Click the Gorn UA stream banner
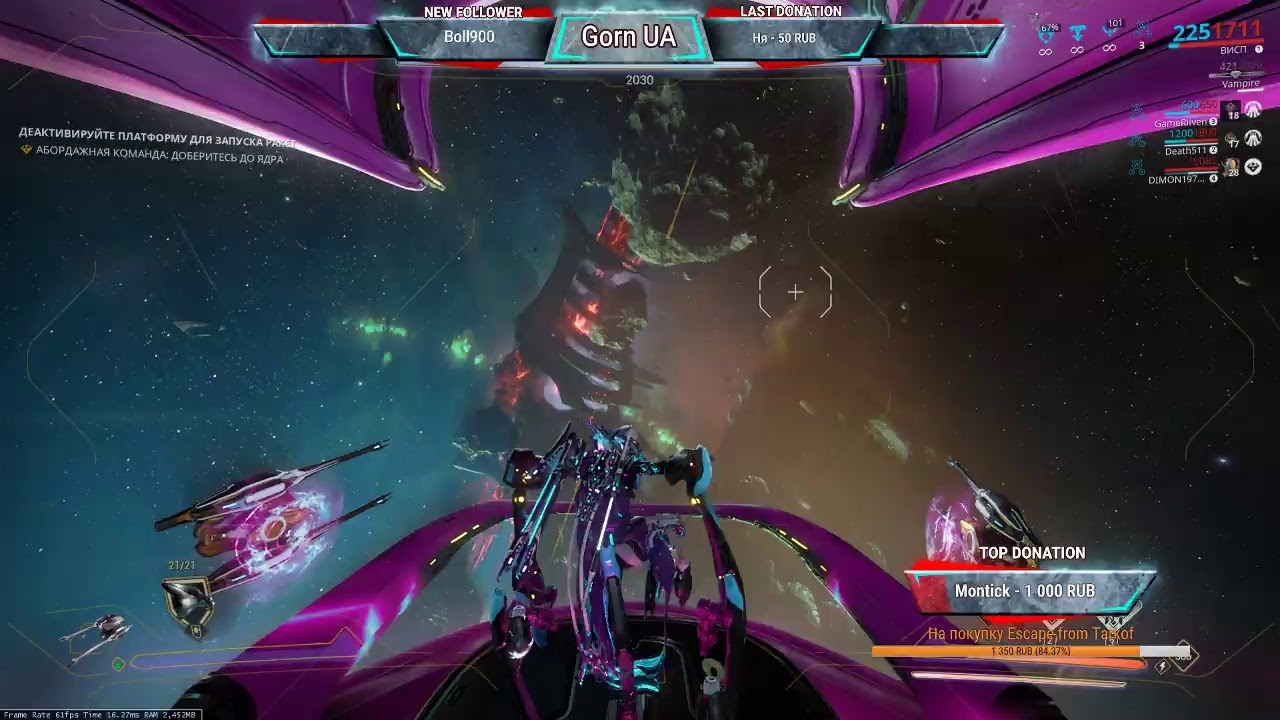The image size is (1280, 720). (628, 37)
